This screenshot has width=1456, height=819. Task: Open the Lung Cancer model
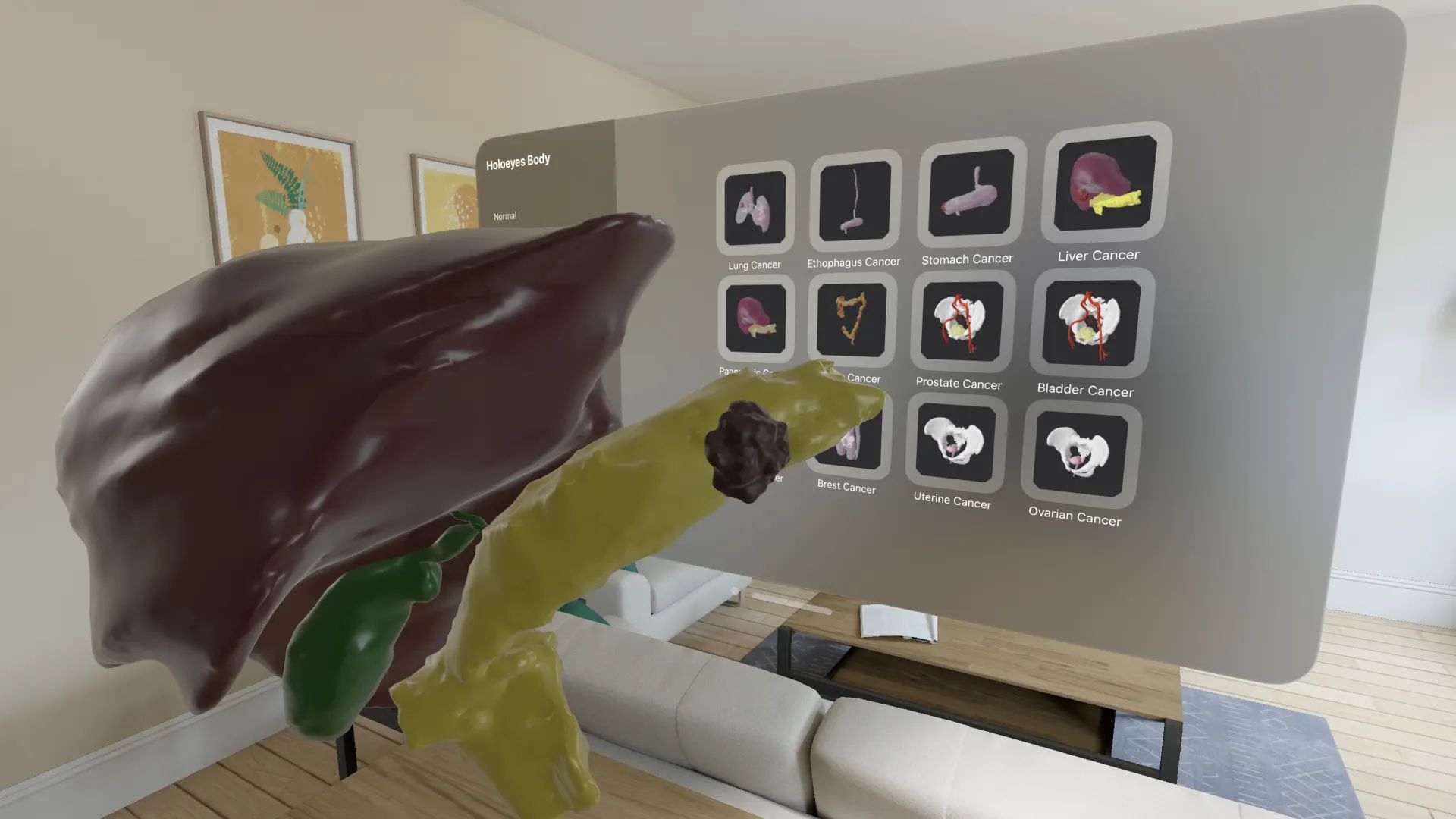tap(755, 206)
